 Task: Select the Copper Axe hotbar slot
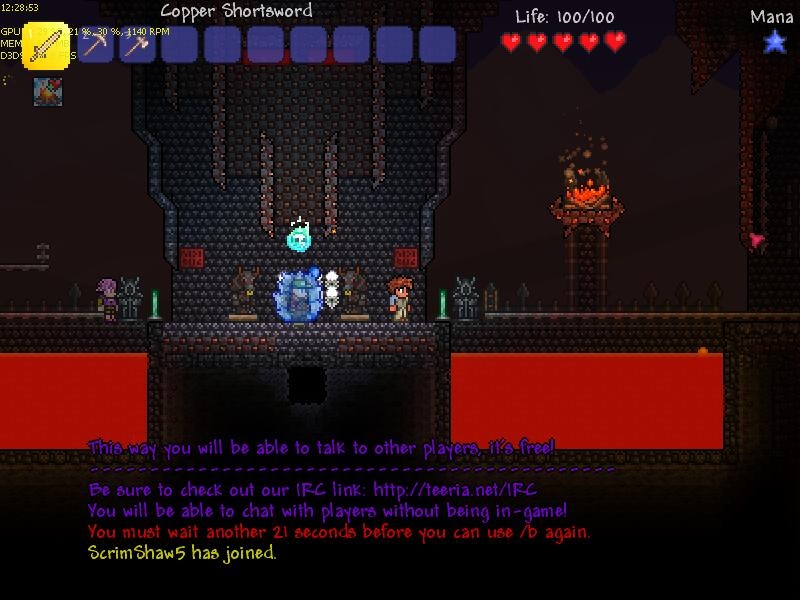click(x=138, y=45)
